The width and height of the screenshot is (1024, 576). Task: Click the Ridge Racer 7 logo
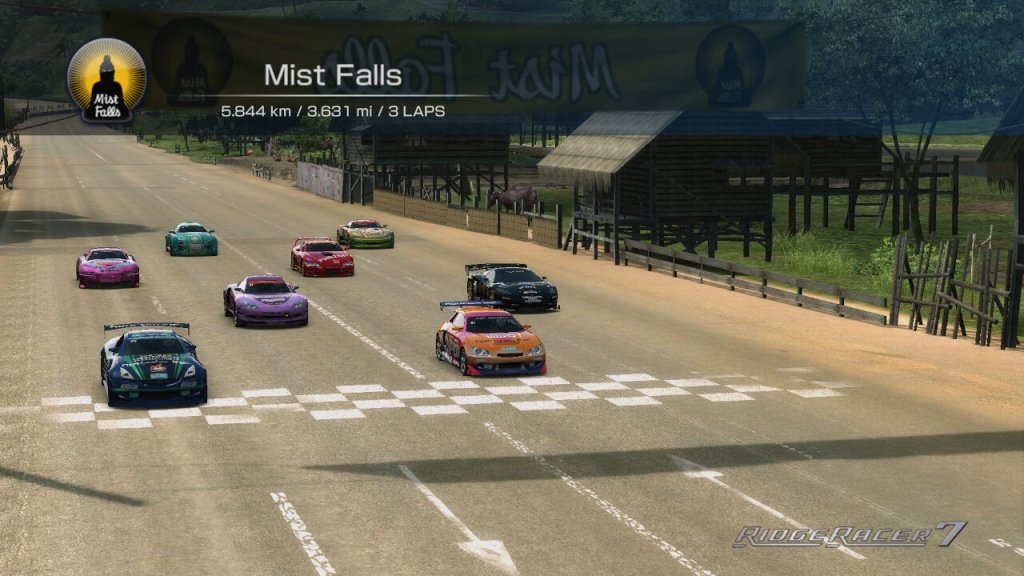click(x=849, y=536)
